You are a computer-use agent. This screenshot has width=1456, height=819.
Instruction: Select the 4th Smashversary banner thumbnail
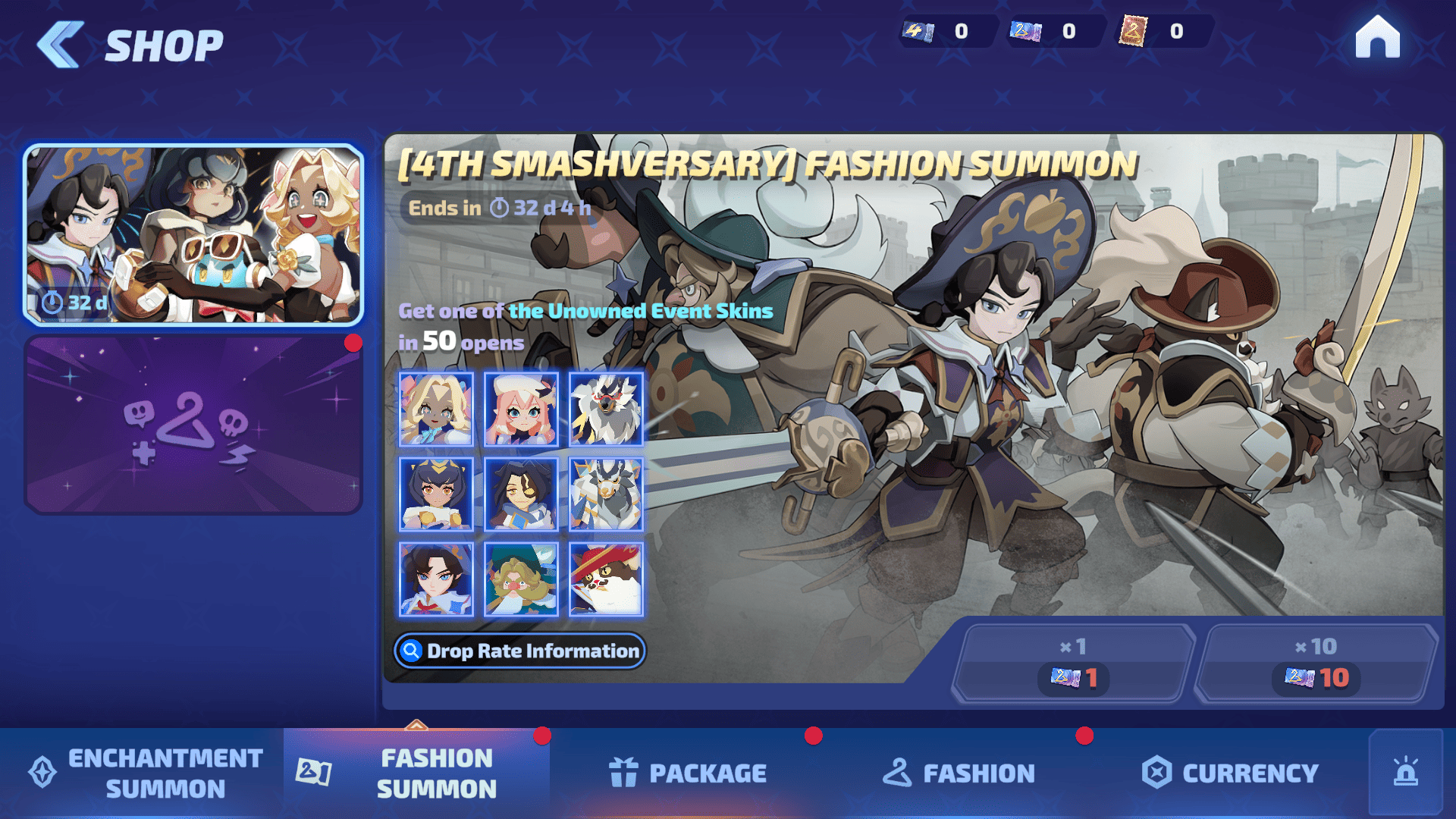193,235
